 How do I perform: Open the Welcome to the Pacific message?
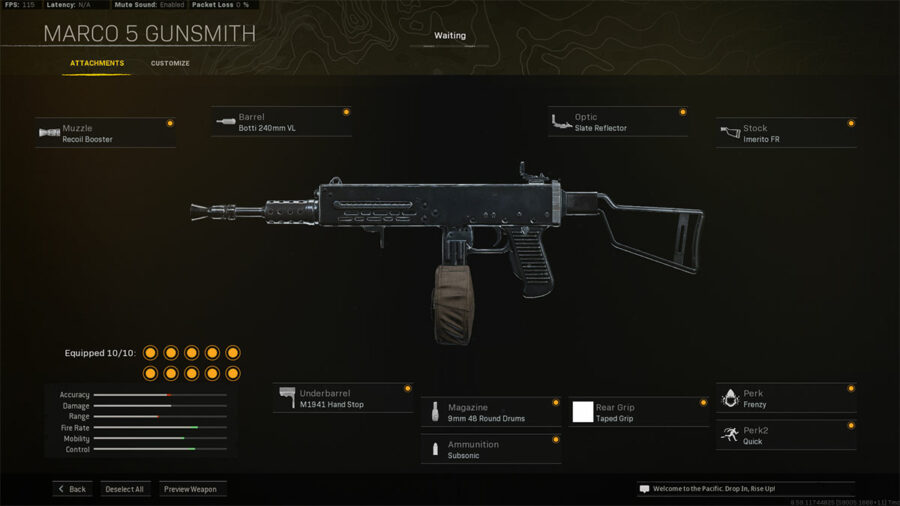745,489
